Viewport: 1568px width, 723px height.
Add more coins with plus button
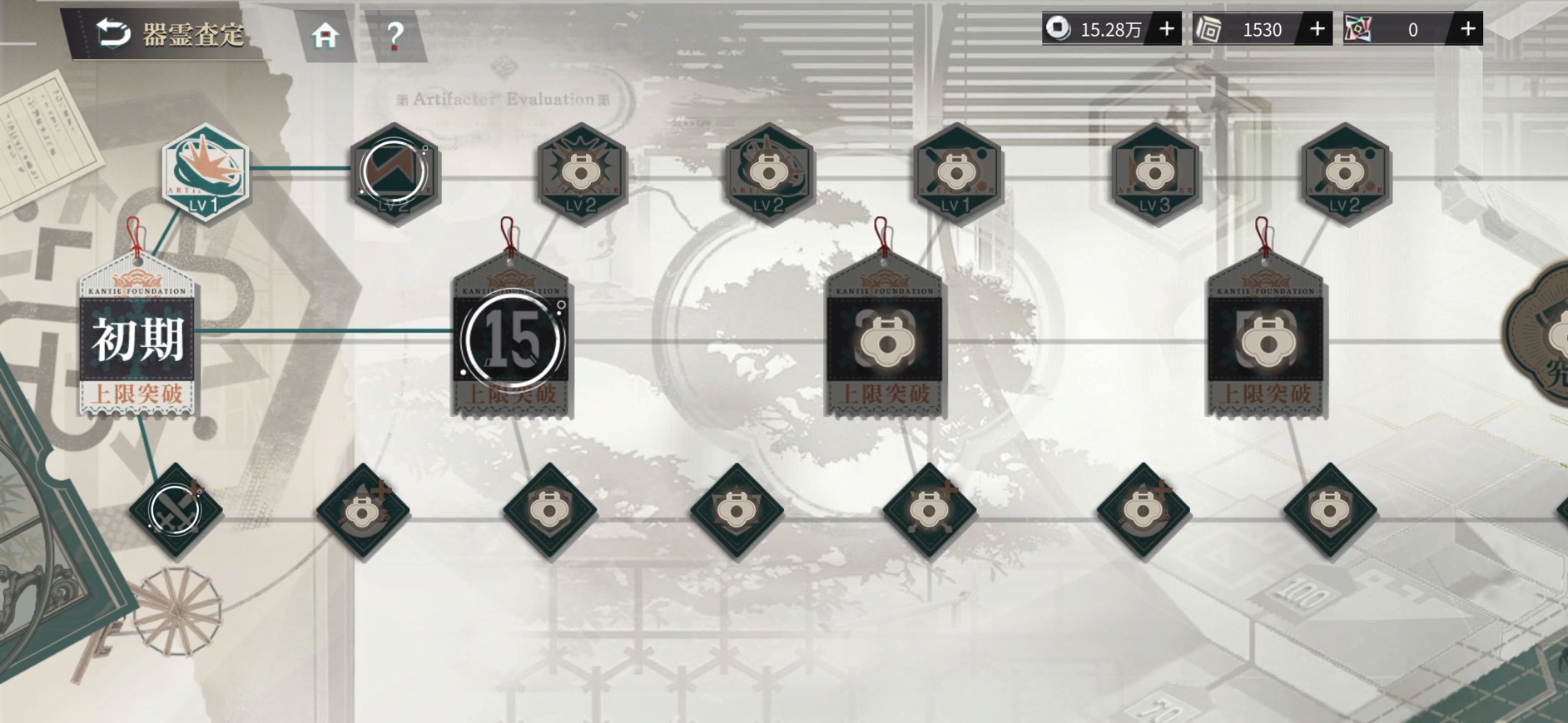click(1167, 29)
